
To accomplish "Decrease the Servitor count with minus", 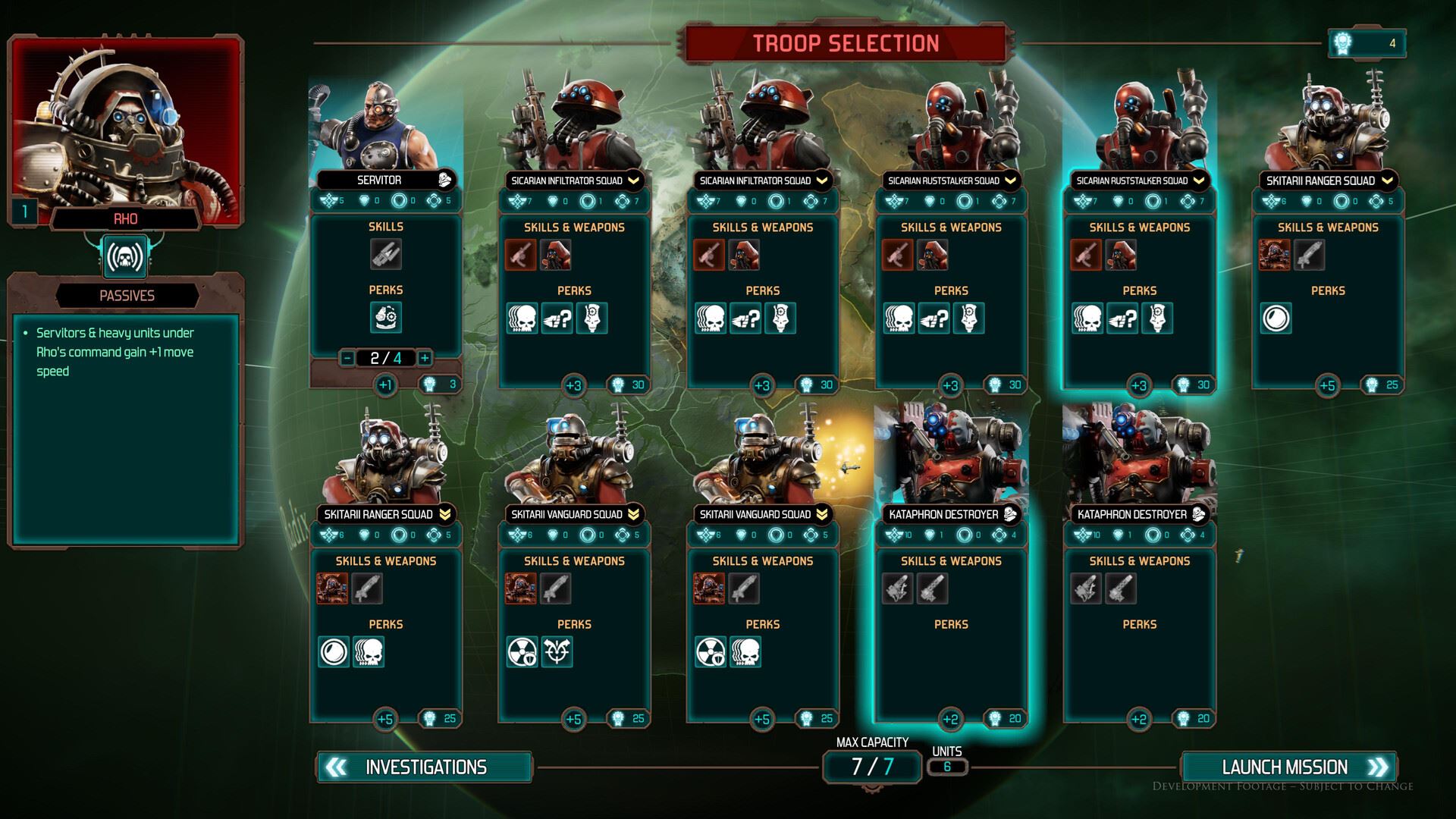I will pyautogui.click(x=347, y=358).
